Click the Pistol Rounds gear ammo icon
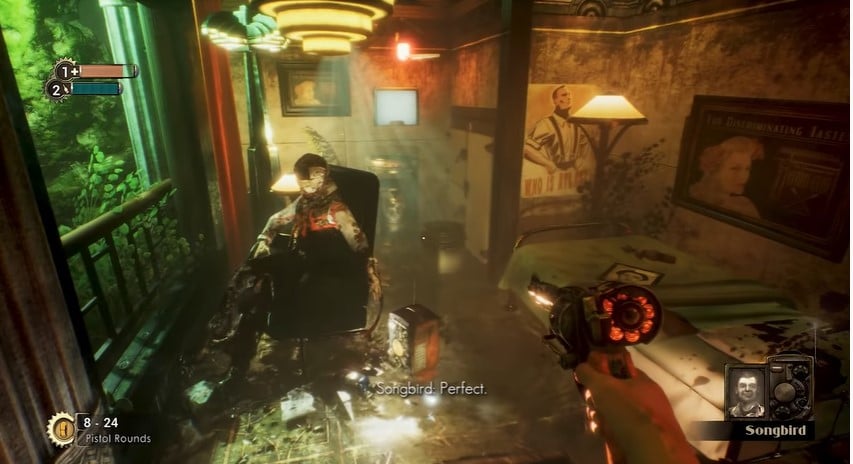 pos(62,426)
